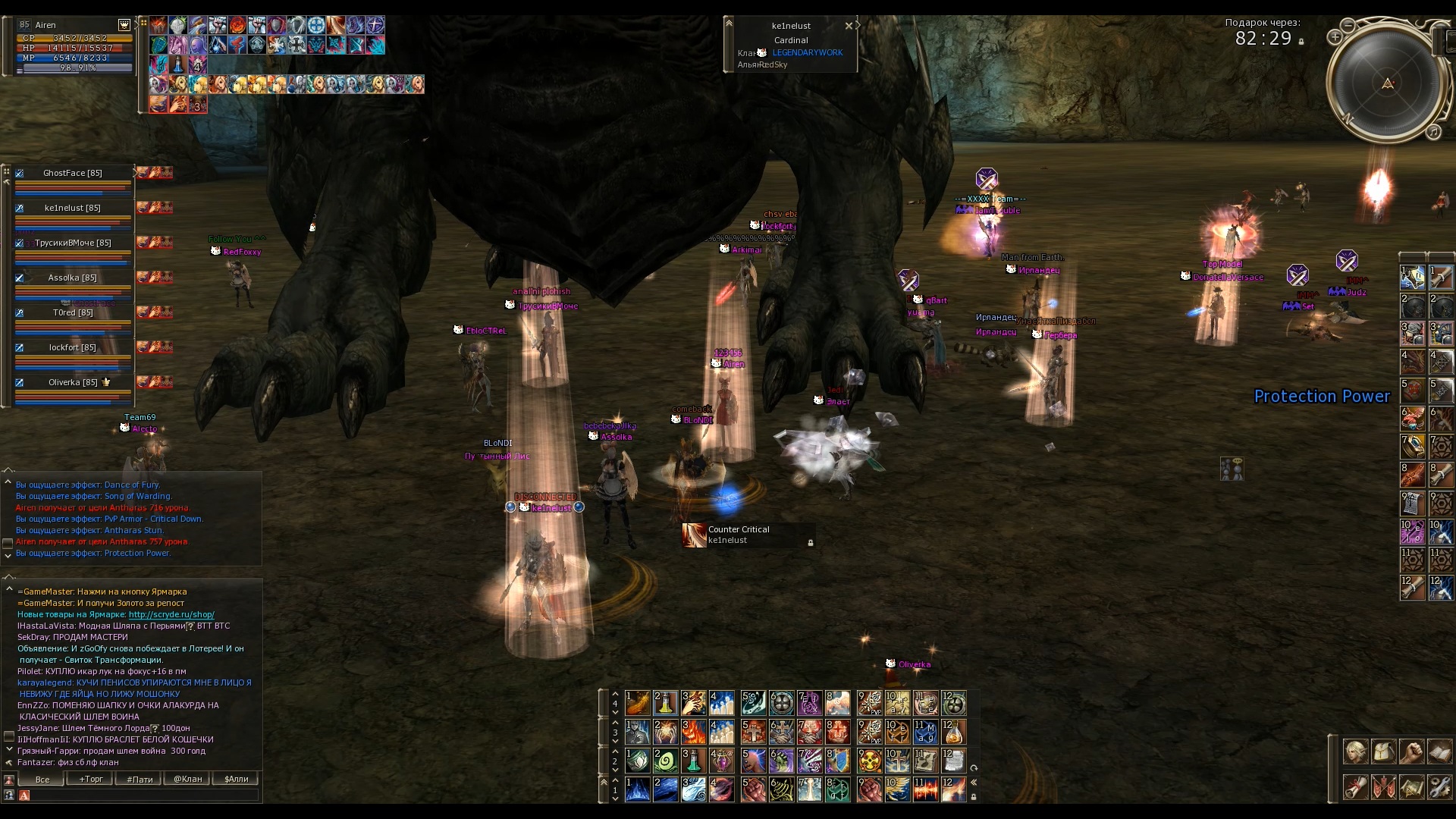This screenshot has width=1456, height=819.
Task: Open the map scroll menu icon
Action: (1411, 787)
